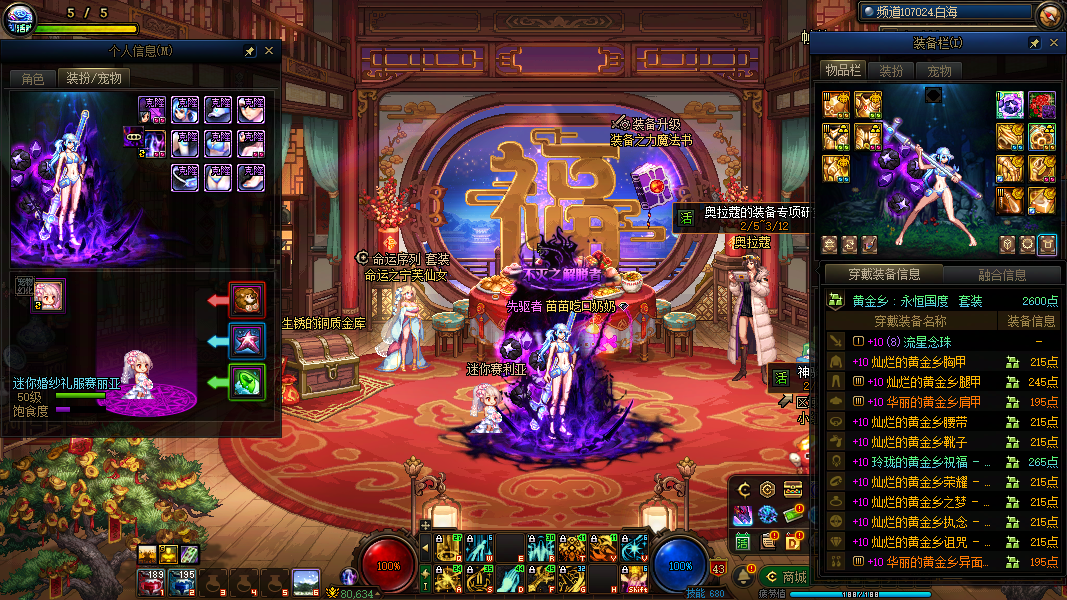Click the brown bear pet button
This screenshot has width=1067, height=600.
(247, 299)
